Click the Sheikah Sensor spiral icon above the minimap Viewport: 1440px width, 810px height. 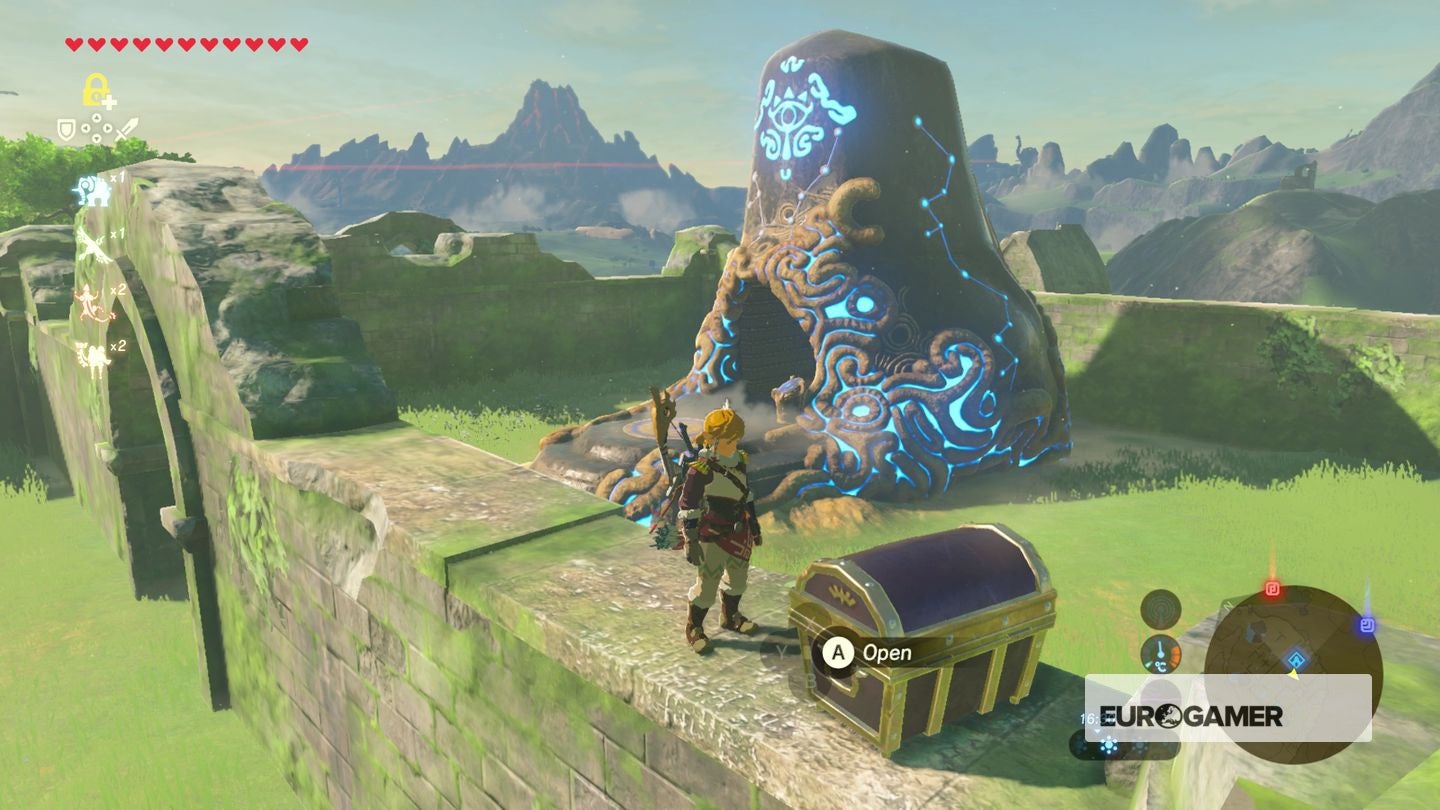pos(1162,610)
